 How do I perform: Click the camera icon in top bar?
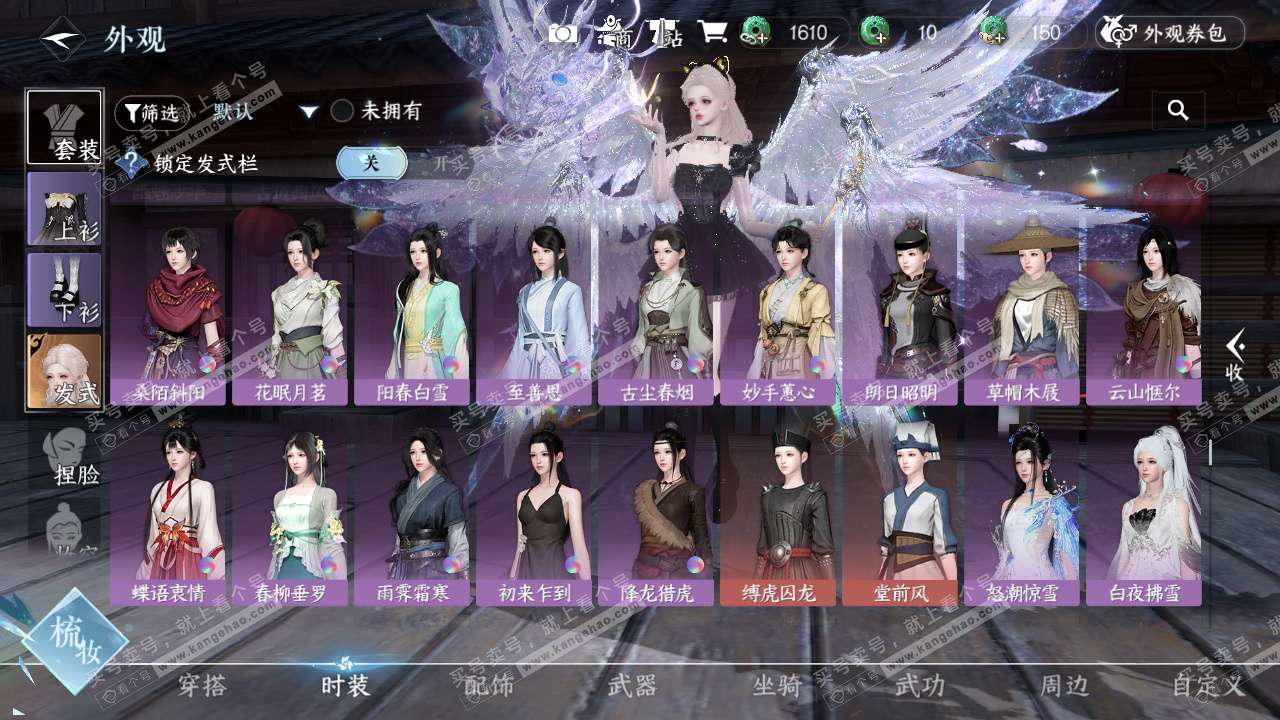tap(563, 33)
